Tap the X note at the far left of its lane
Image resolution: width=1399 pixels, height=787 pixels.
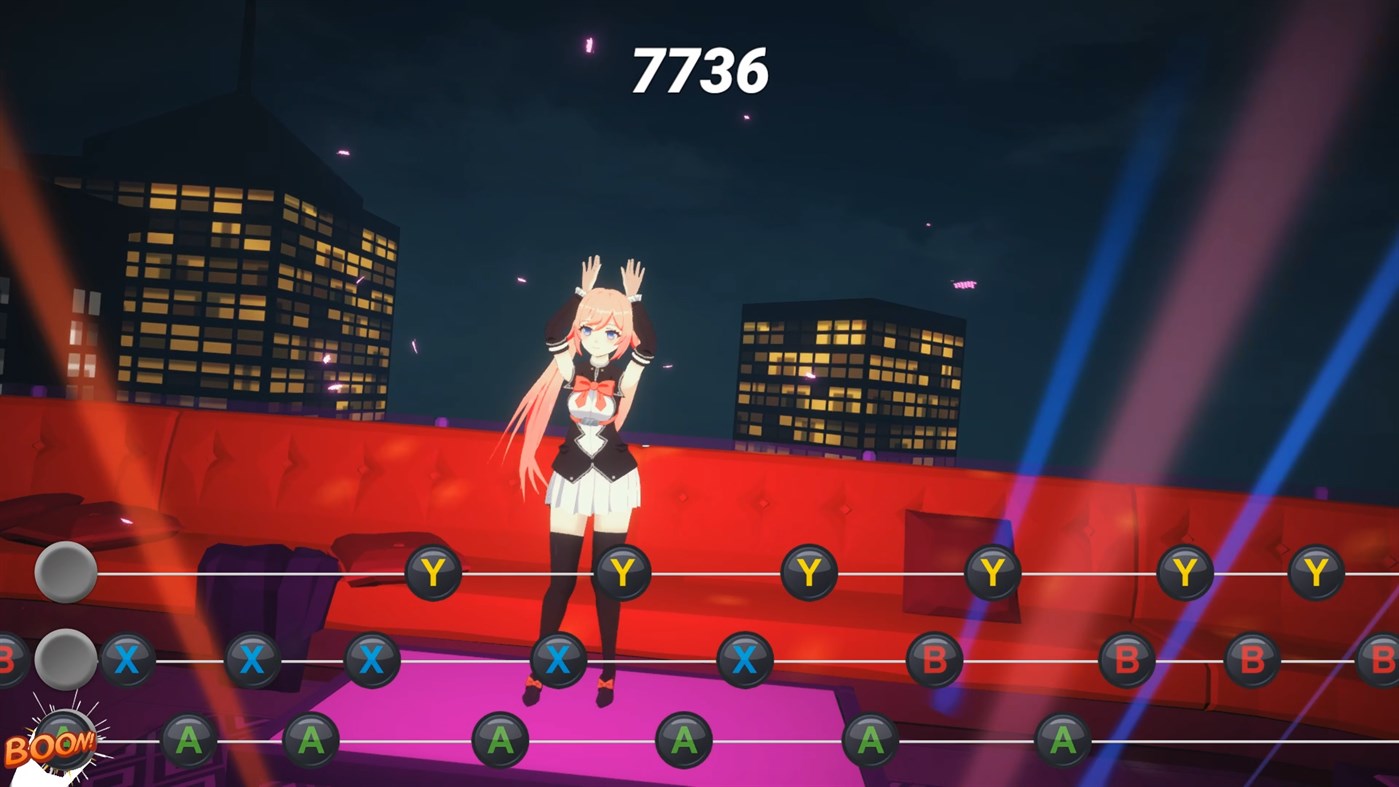[x=128, y=660]
